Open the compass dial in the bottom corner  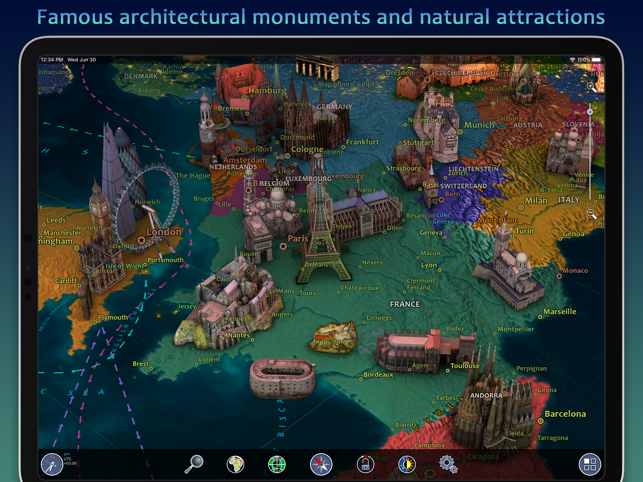(52, 464)
